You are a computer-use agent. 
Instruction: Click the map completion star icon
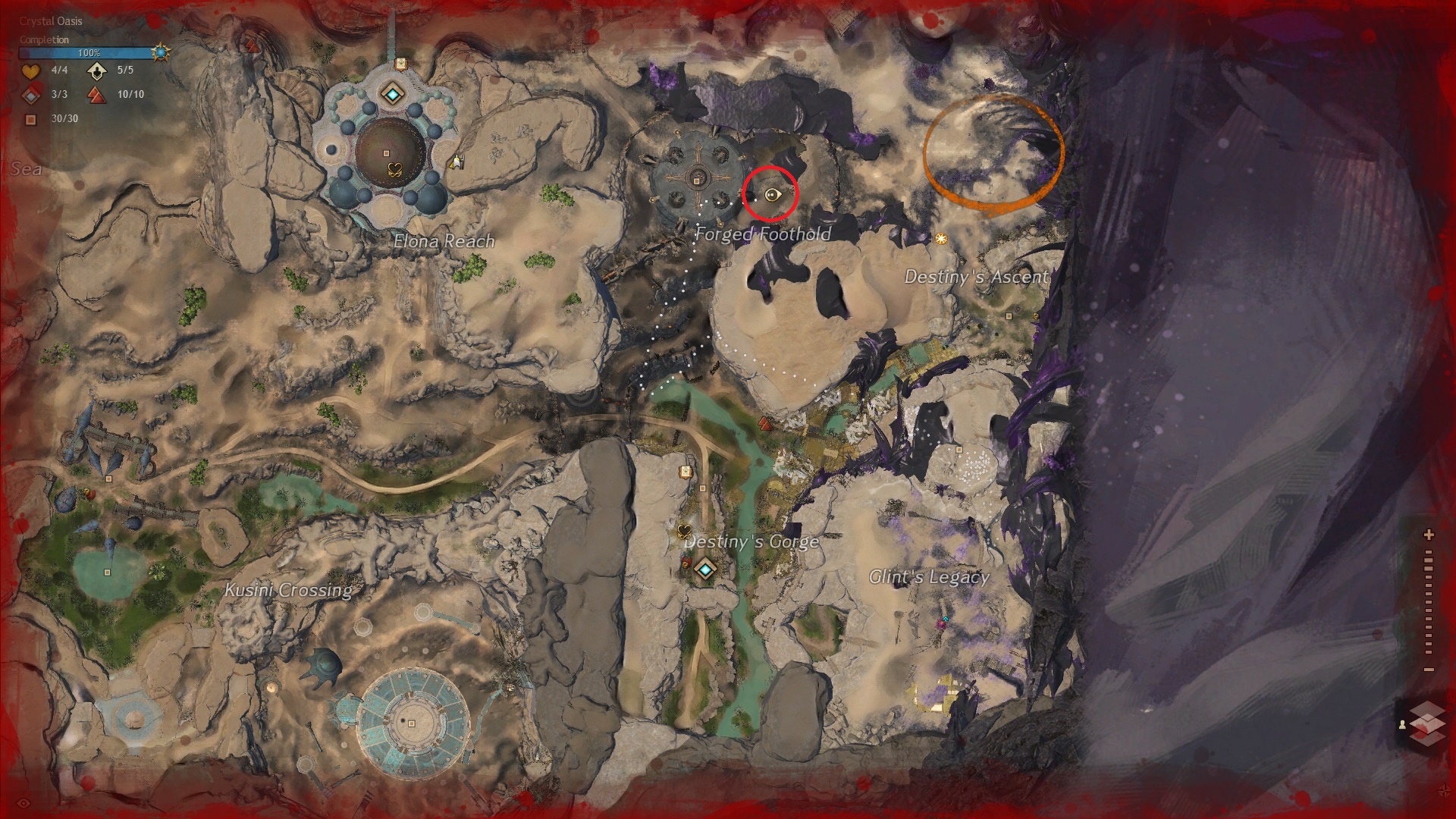[x=161, y=52]
